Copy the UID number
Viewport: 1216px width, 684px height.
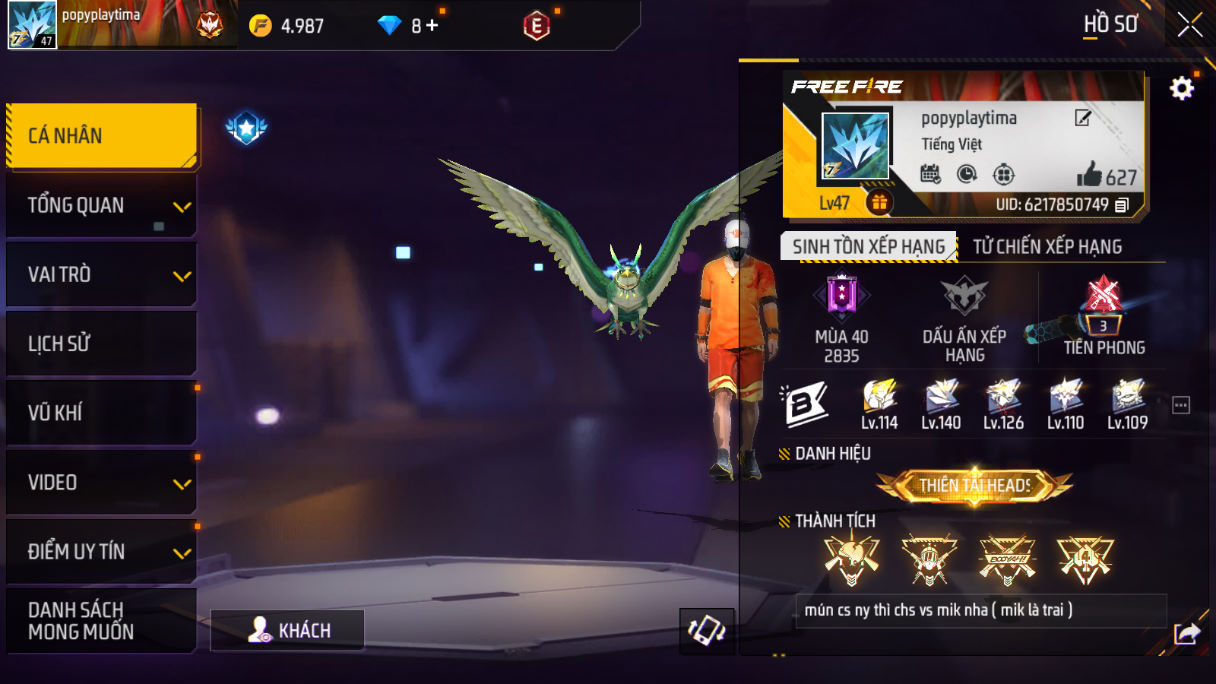tap(1122, 205)
